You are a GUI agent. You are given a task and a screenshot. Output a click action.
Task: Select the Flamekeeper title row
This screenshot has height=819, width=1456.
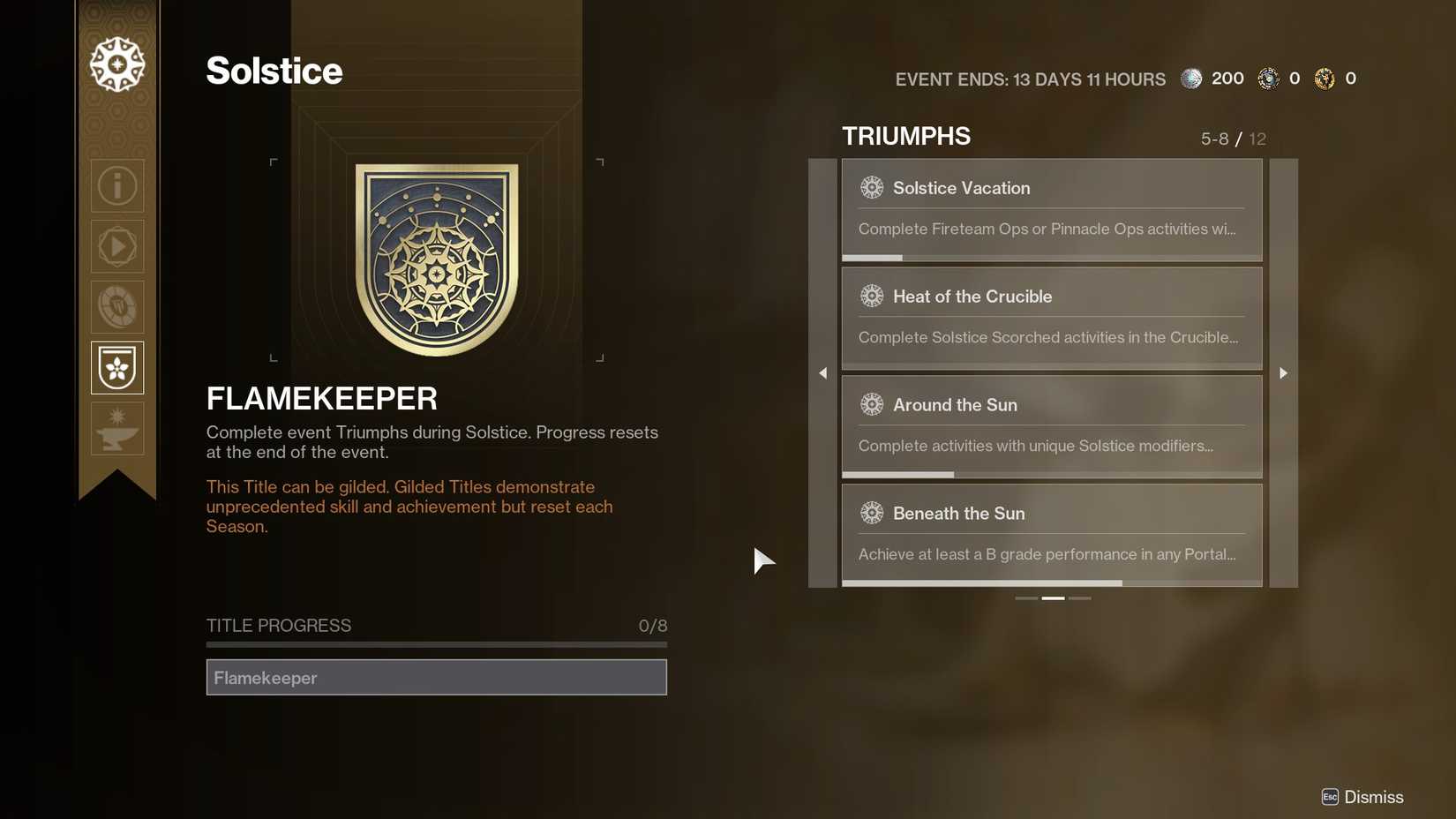pos(436,677)
